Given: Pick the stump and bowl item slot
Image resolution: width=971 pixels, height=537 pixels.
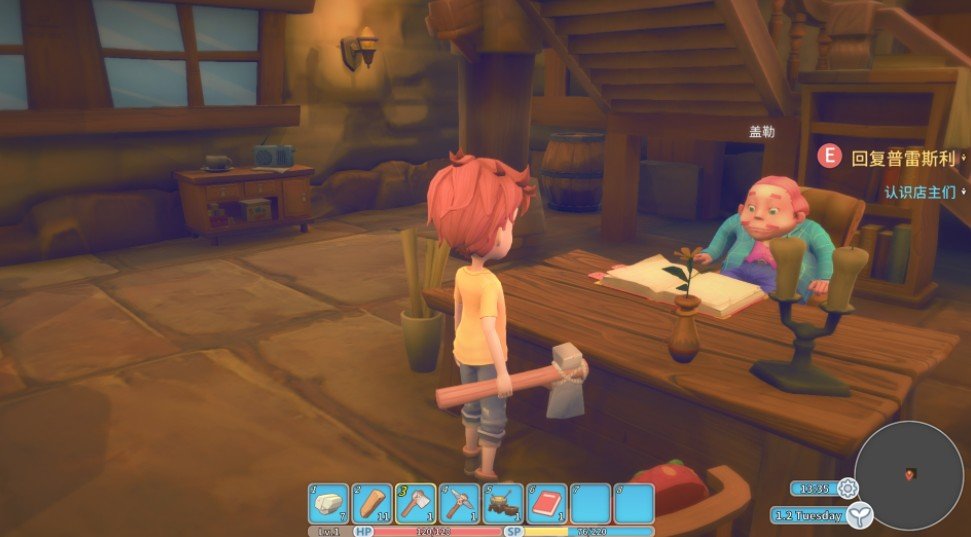Looking at the screenshot, I should pos(504,503).
